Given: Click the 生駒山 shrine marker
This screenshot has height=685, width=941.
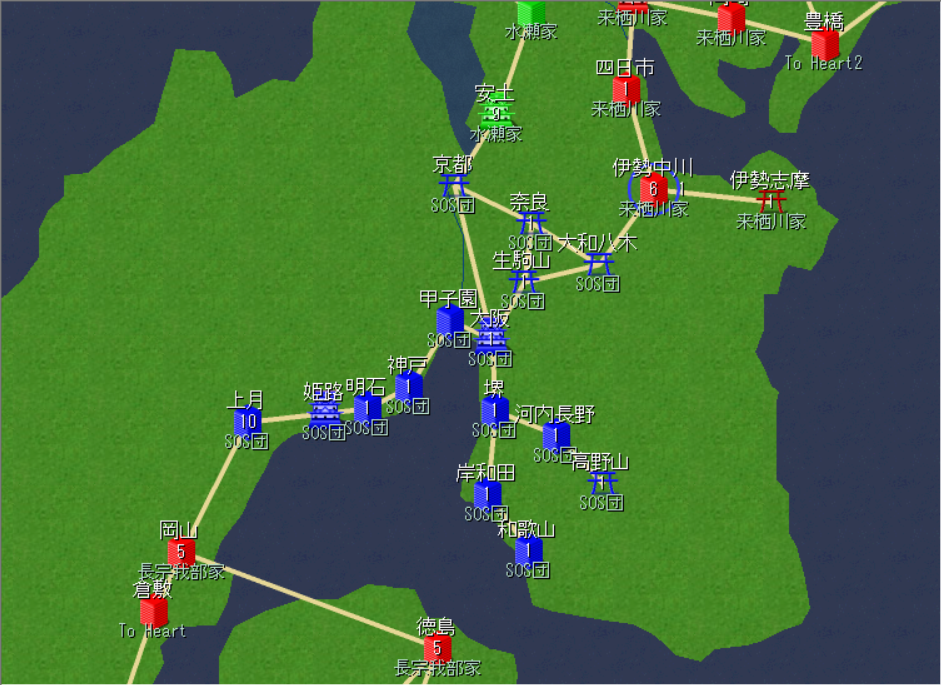Looking at the screenshot, I should pyautogui.click(x=522, y=281).
